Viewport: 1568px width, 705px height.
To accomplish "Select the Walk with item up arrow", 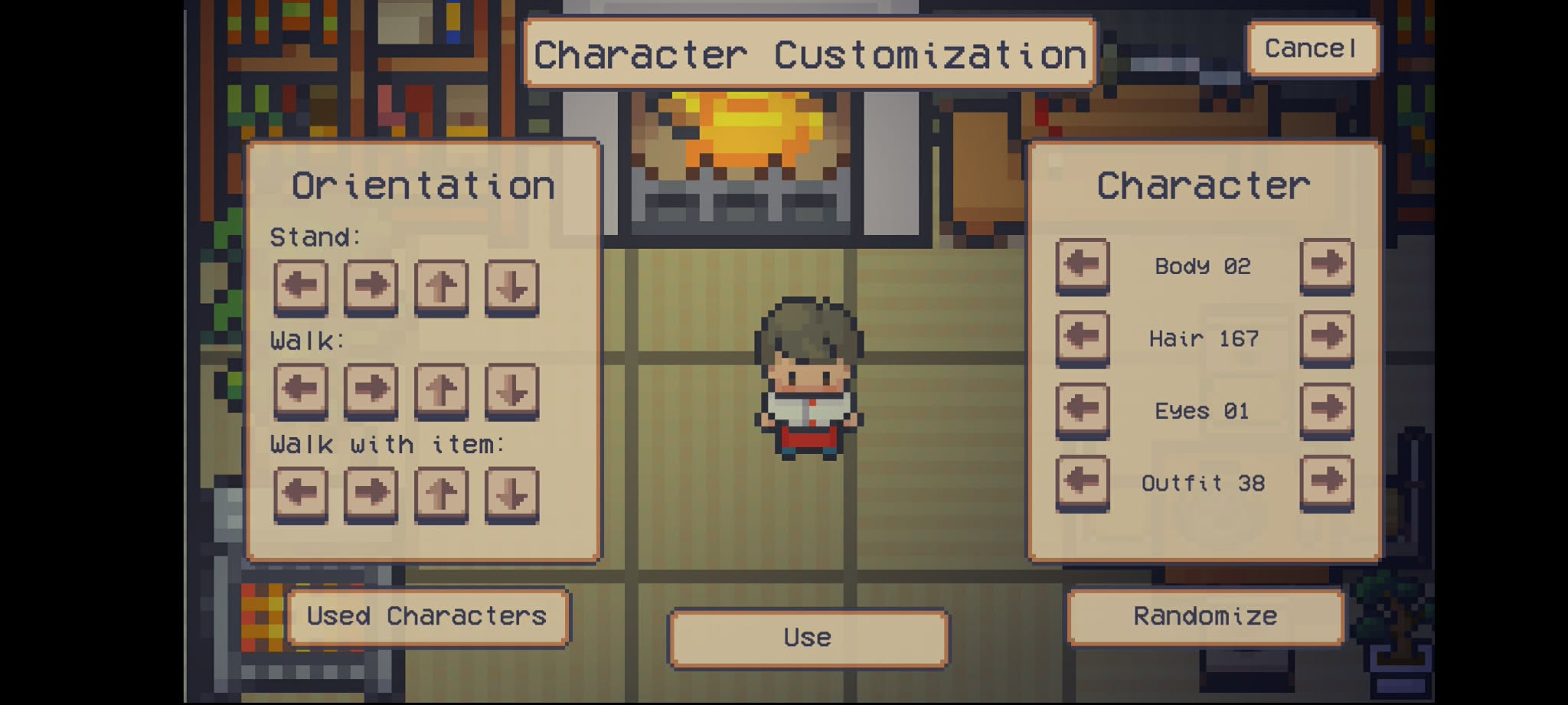I will point(441,494).
